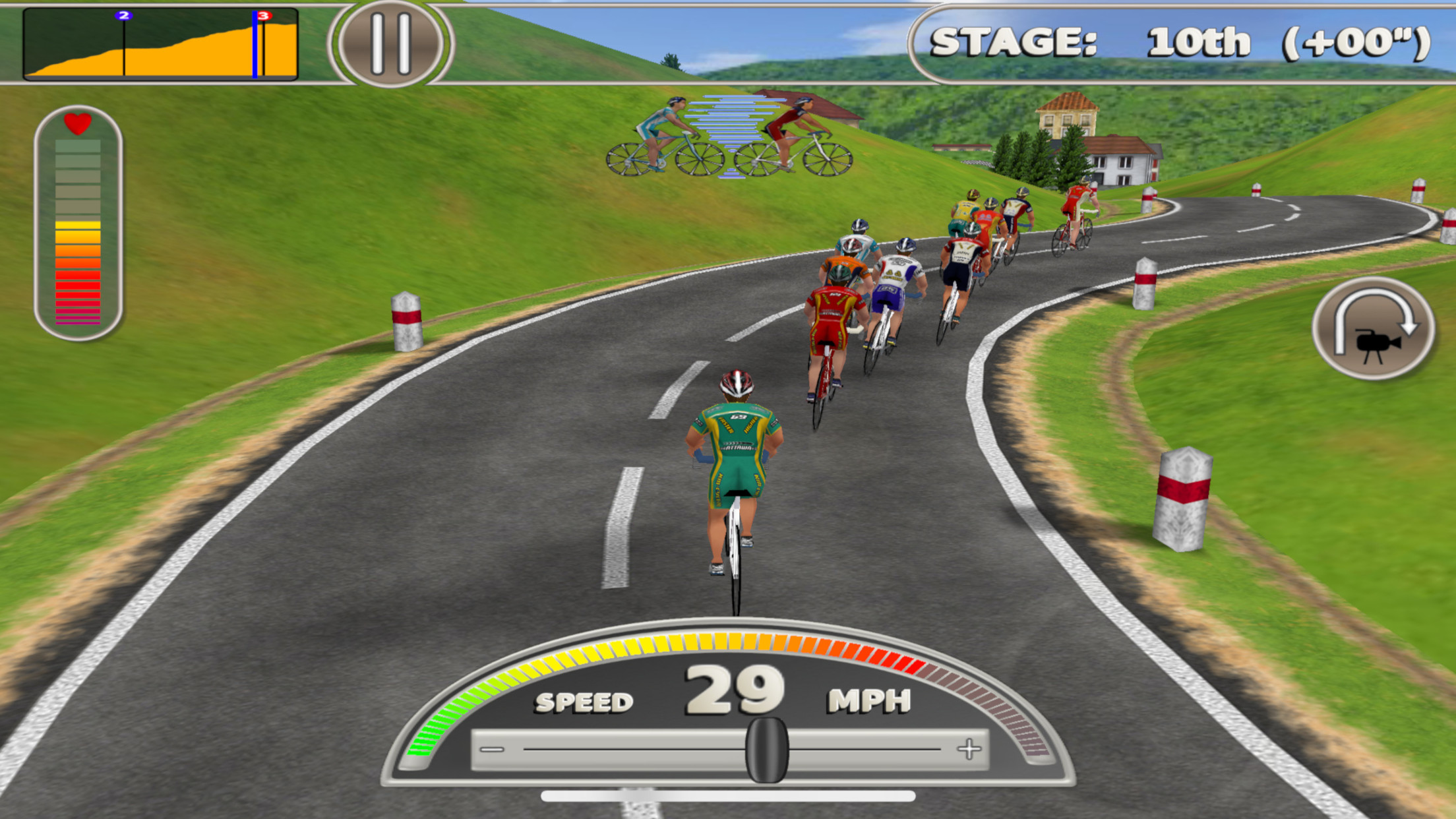Click the stage elevation profile map
The width and height of the screenshot is (1456, 819).
point(160,44)
